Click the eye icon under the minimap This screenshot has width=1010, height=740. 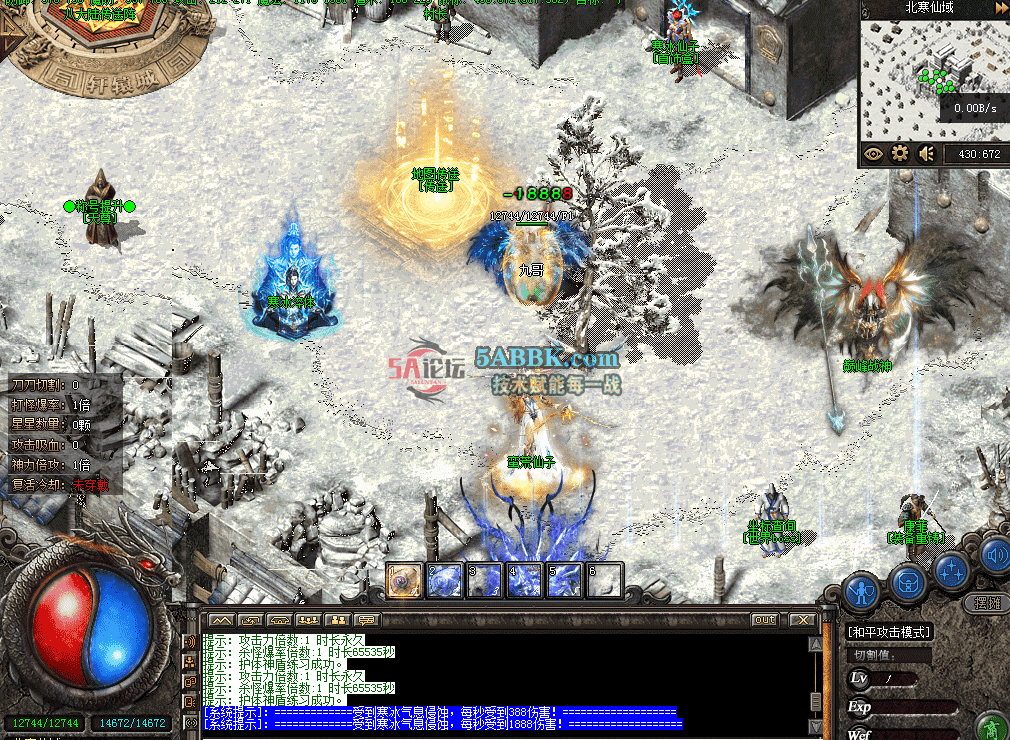(874, 154)
